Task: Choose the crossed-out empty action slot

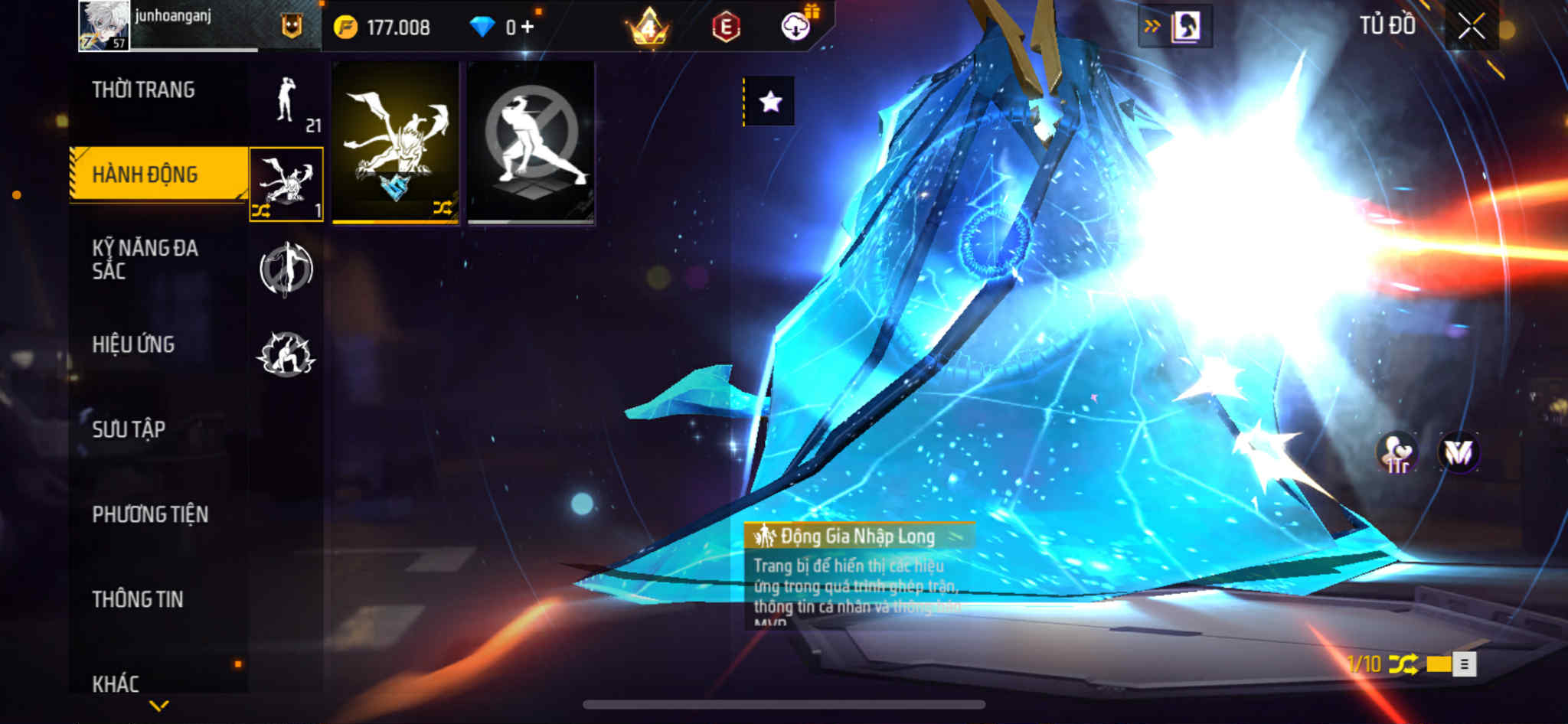Action: tap(531, 142)
